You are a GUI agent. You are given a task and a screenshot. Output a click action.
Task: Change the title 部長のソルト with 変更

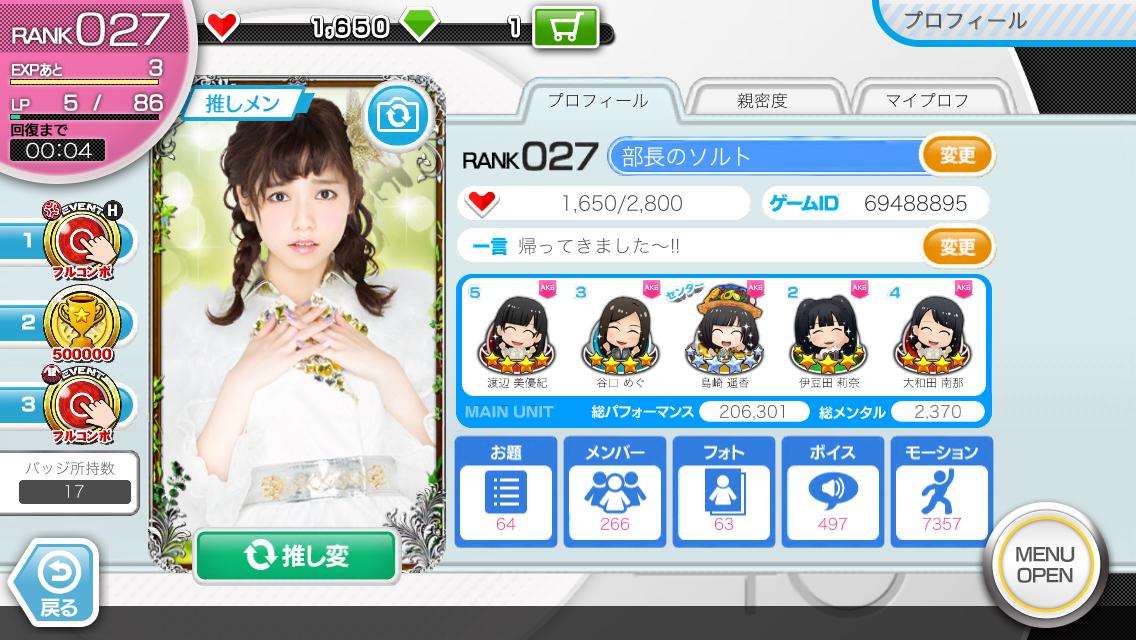(957, 156)
